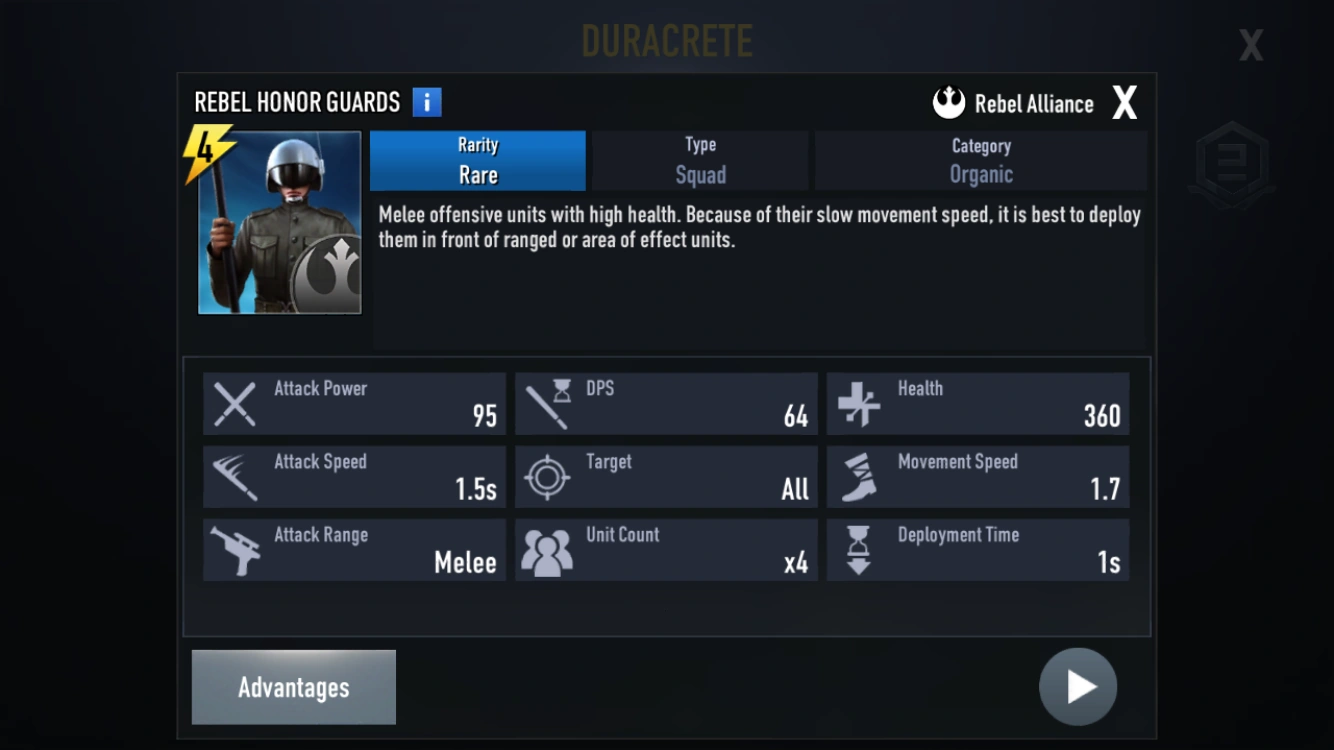
Task: Select the Rarity tab showing Rare
Action: 478,160
